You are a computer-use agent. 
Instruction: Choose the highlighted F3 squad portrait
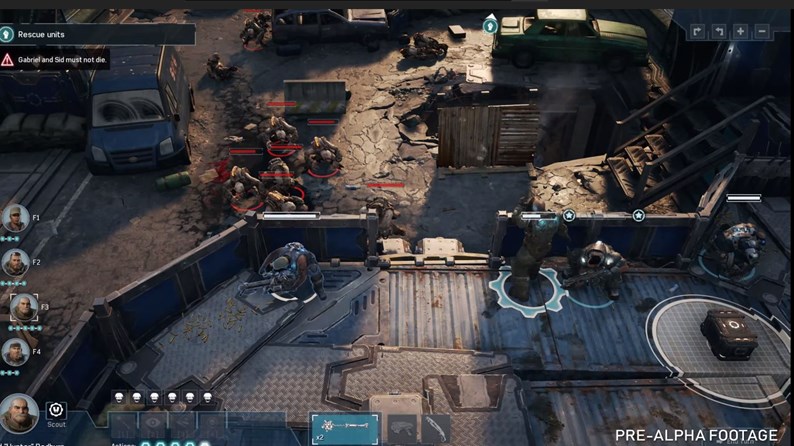24,307
